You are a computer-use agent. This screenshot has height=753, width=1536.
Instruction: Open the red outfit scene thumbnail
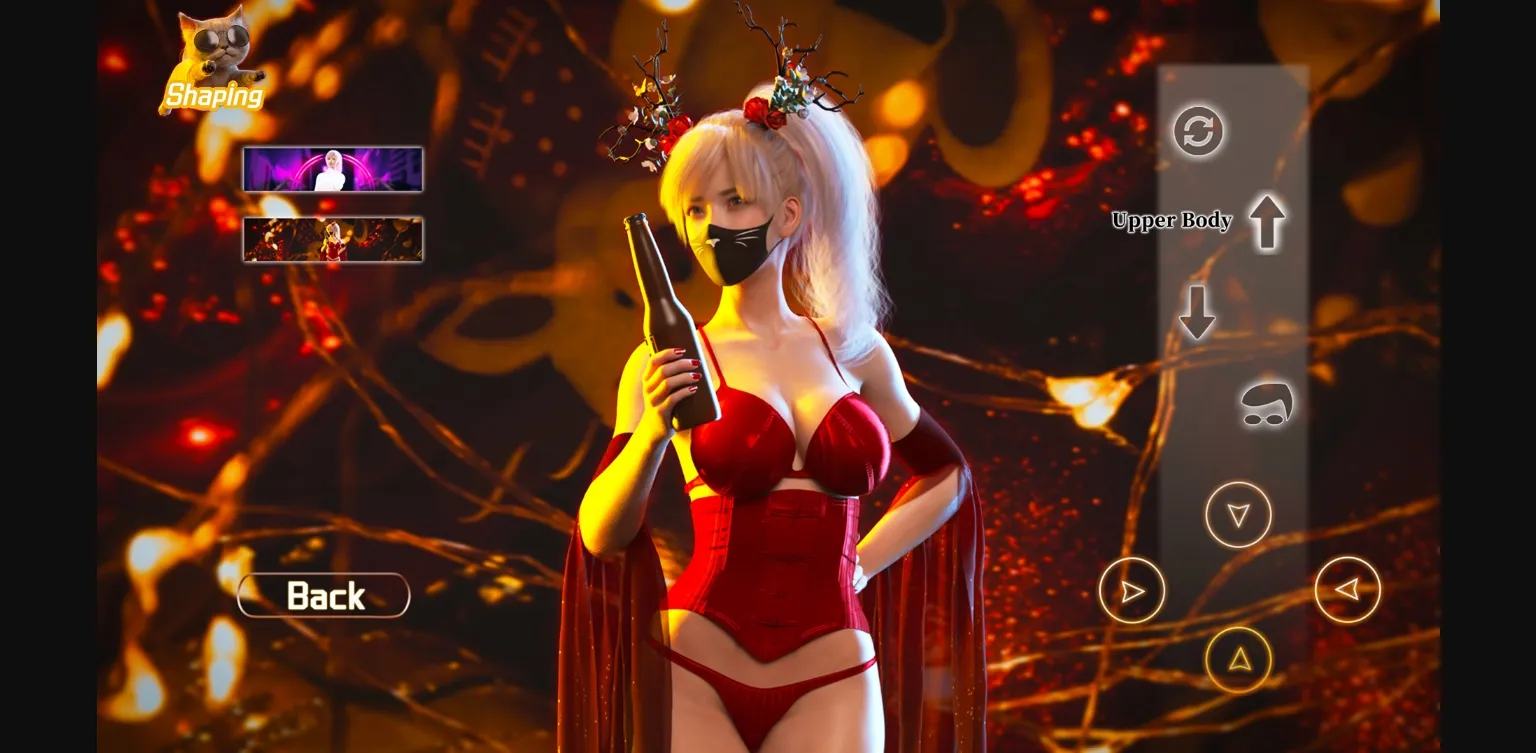click(332, 239)
